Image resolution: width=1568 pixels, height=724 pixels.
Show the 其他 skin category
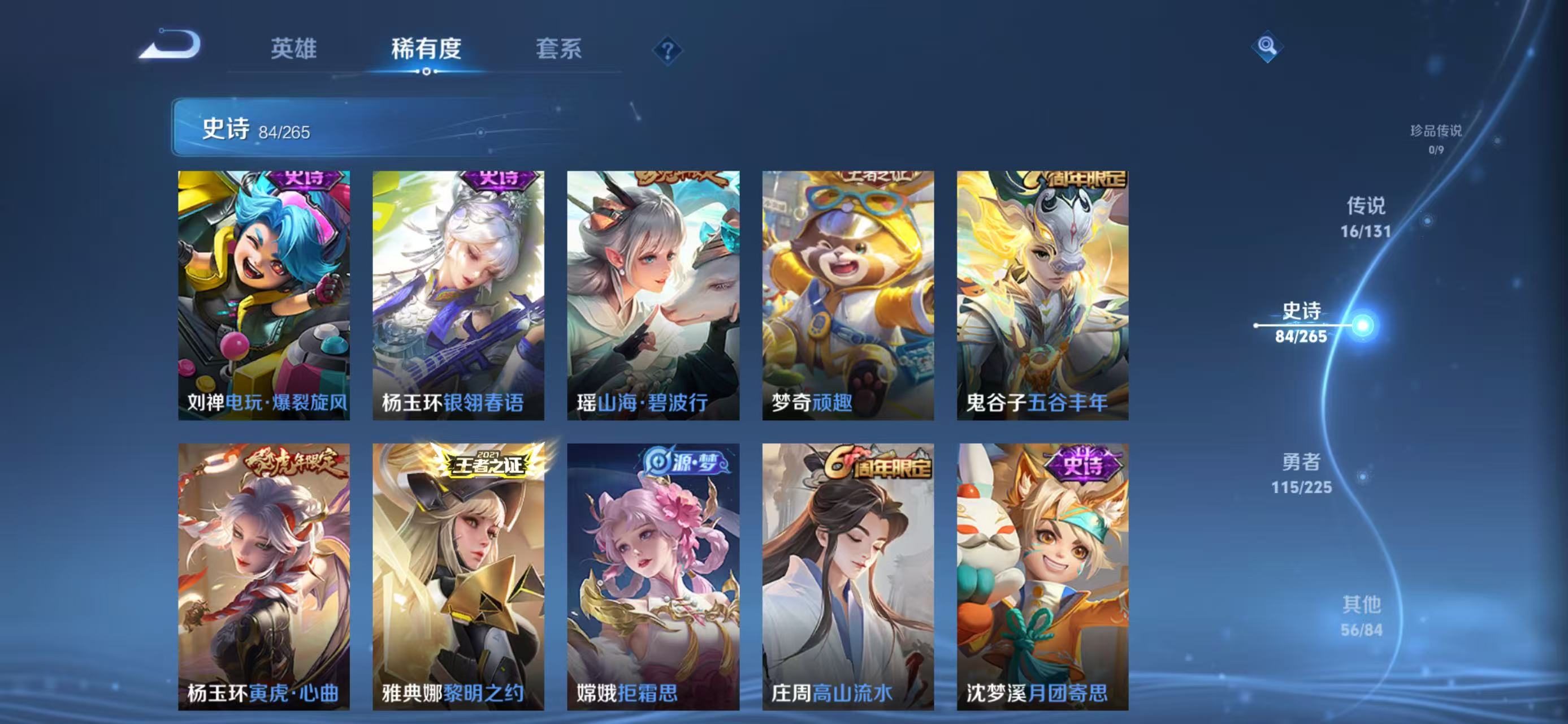coord(1361,615)
